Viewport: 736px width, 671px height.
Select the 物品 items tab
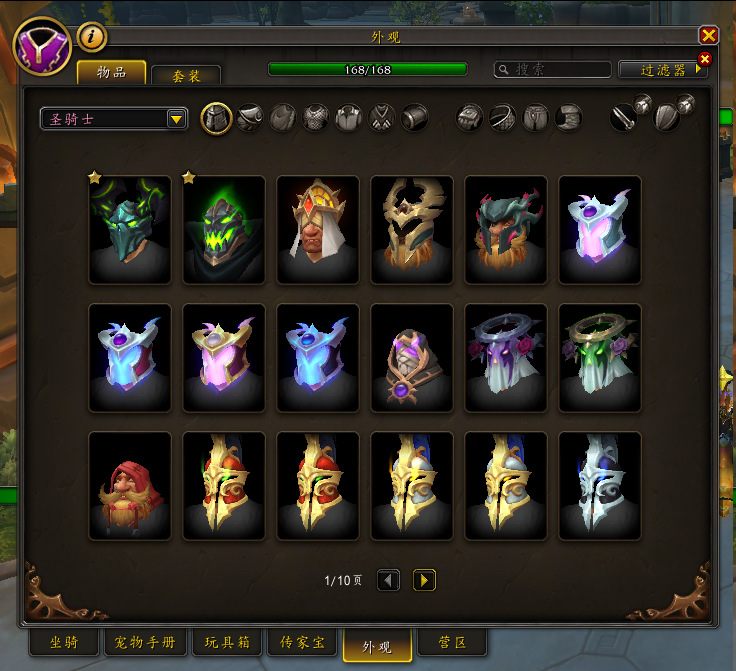click(112, 73)
